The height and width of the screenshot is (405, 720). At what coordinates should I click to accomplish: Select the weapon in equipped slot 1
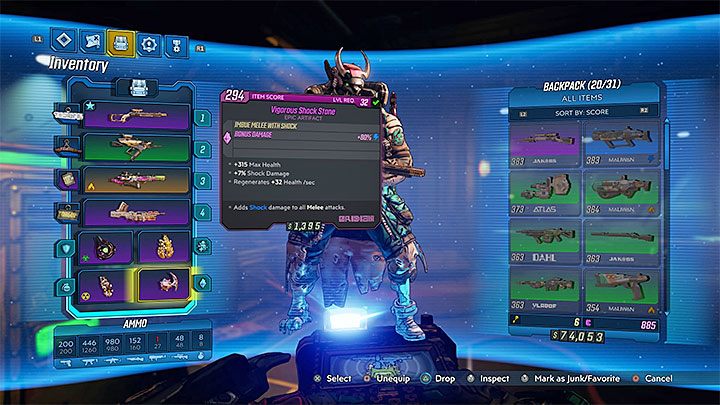pyautogui.click(x=135, y=118)
